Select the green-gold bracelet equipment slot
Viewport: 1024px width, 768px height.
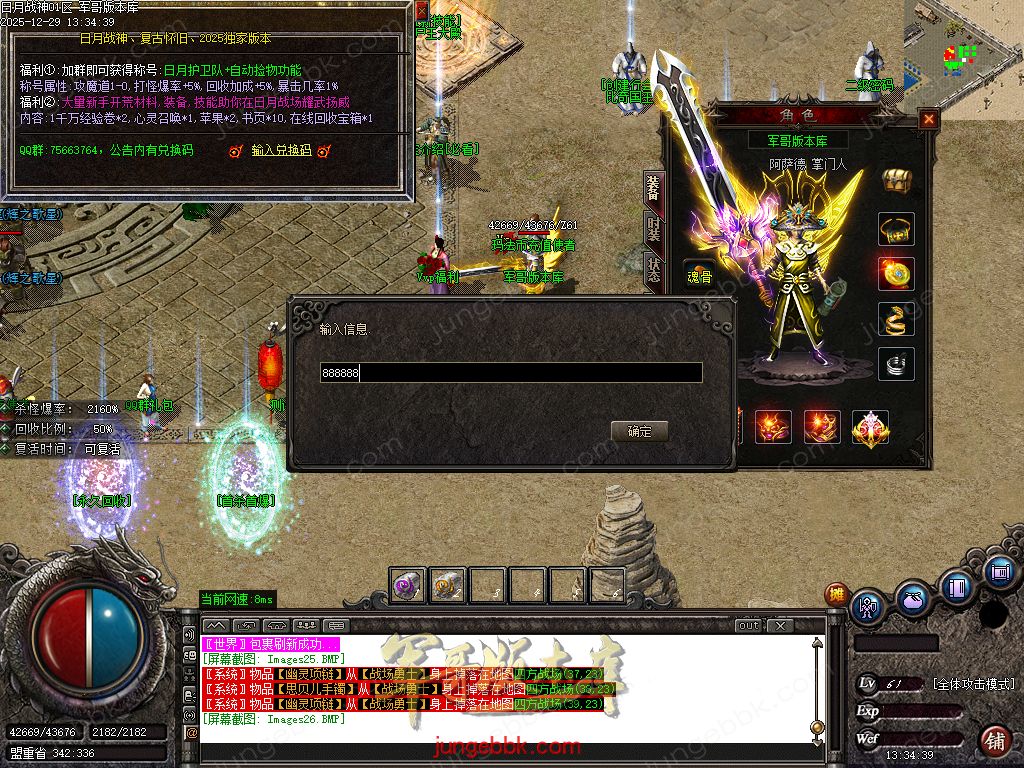(896, 229)
